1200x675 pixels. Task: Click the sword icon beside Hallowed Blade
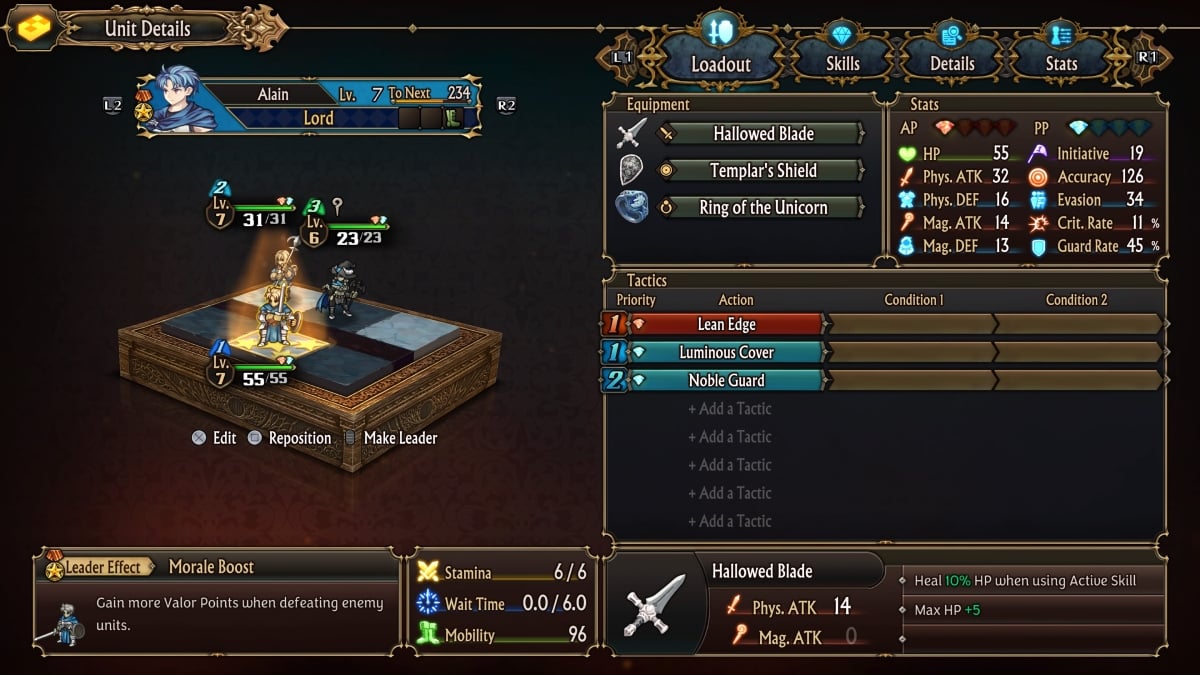pyautogui.click(x=632, y=134)
